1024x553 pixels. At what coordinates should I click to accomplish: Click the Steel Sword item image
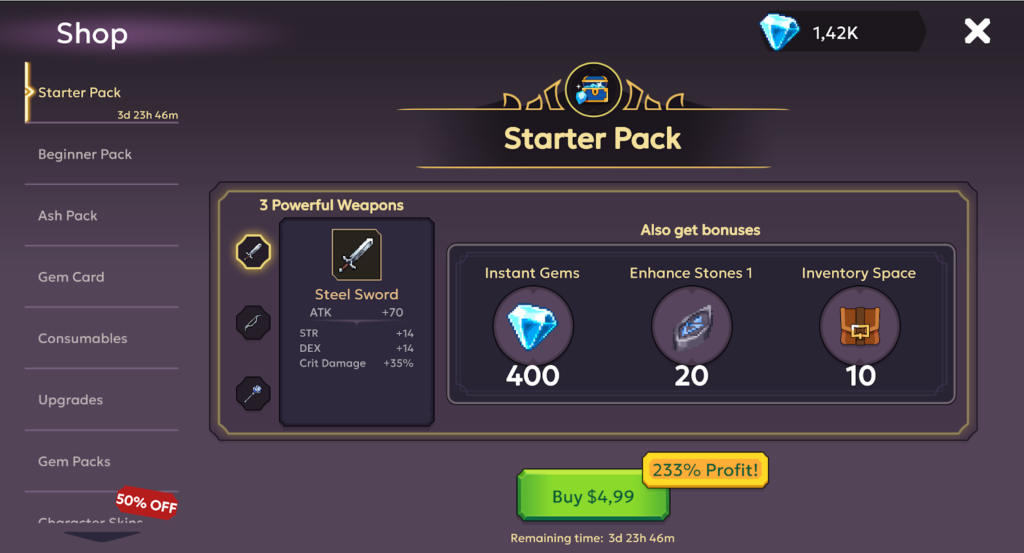tap(356, 255)
